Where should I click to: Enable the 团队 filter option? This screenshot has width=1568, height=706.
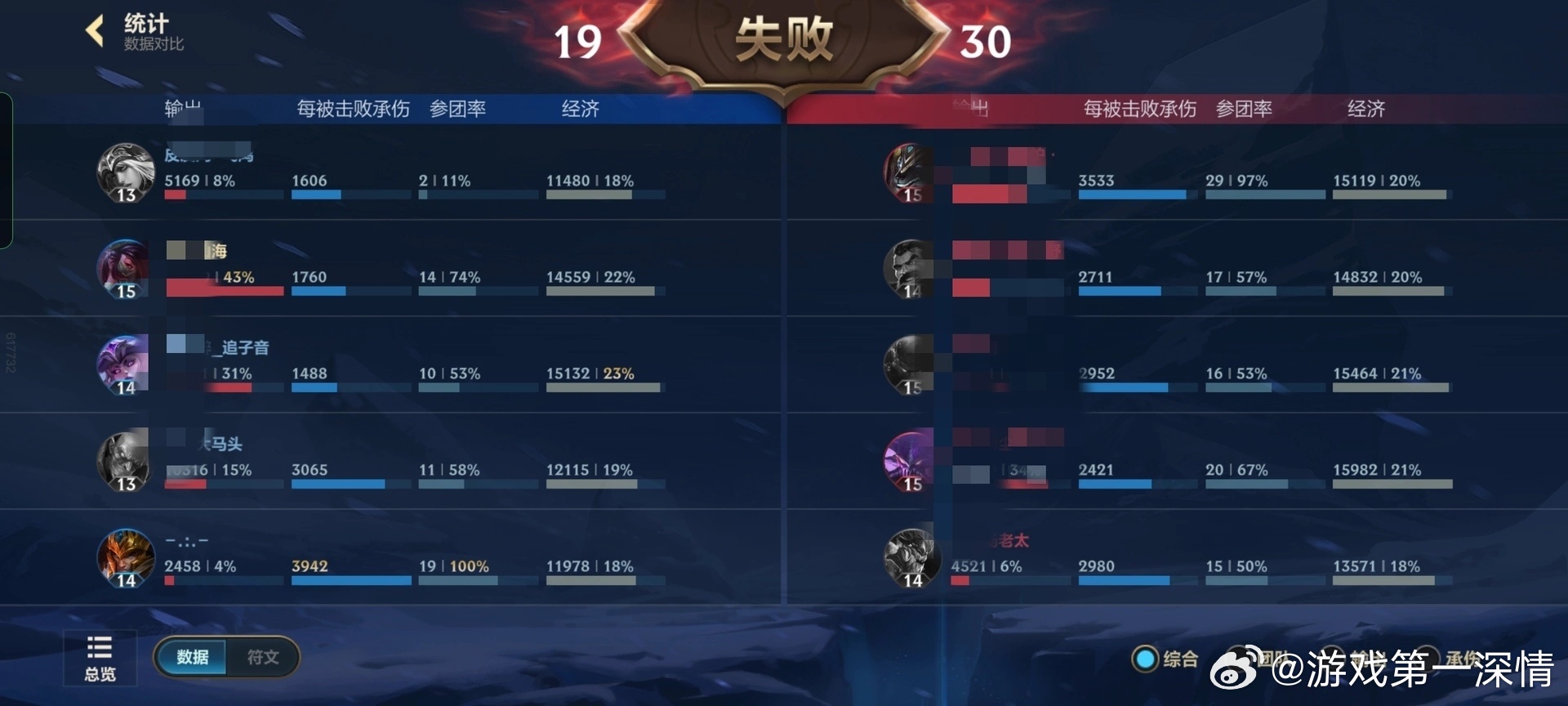(1274, 658)
